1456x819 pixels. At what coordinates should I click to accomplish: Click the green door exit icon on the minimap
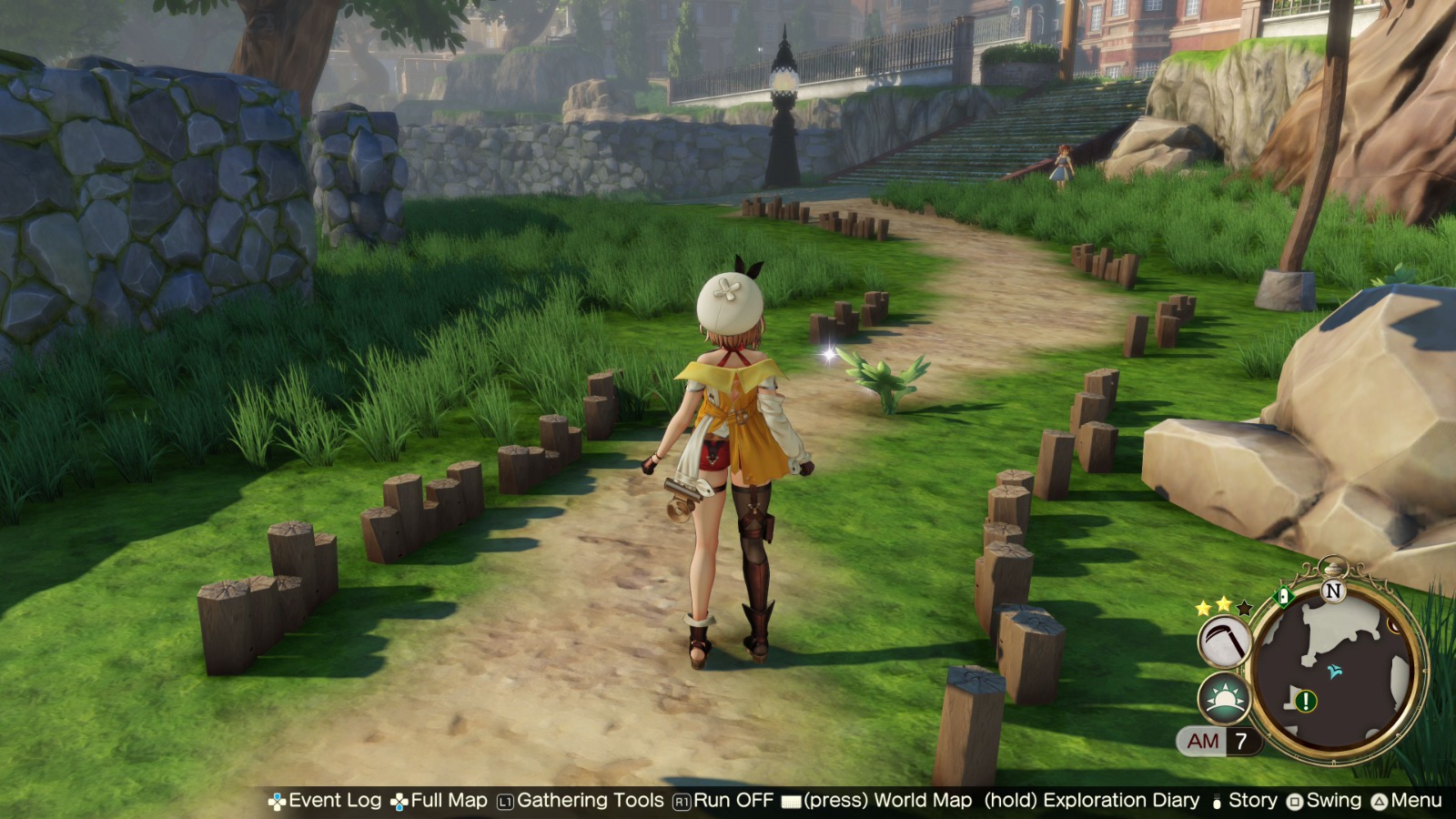coord(1284,594)
